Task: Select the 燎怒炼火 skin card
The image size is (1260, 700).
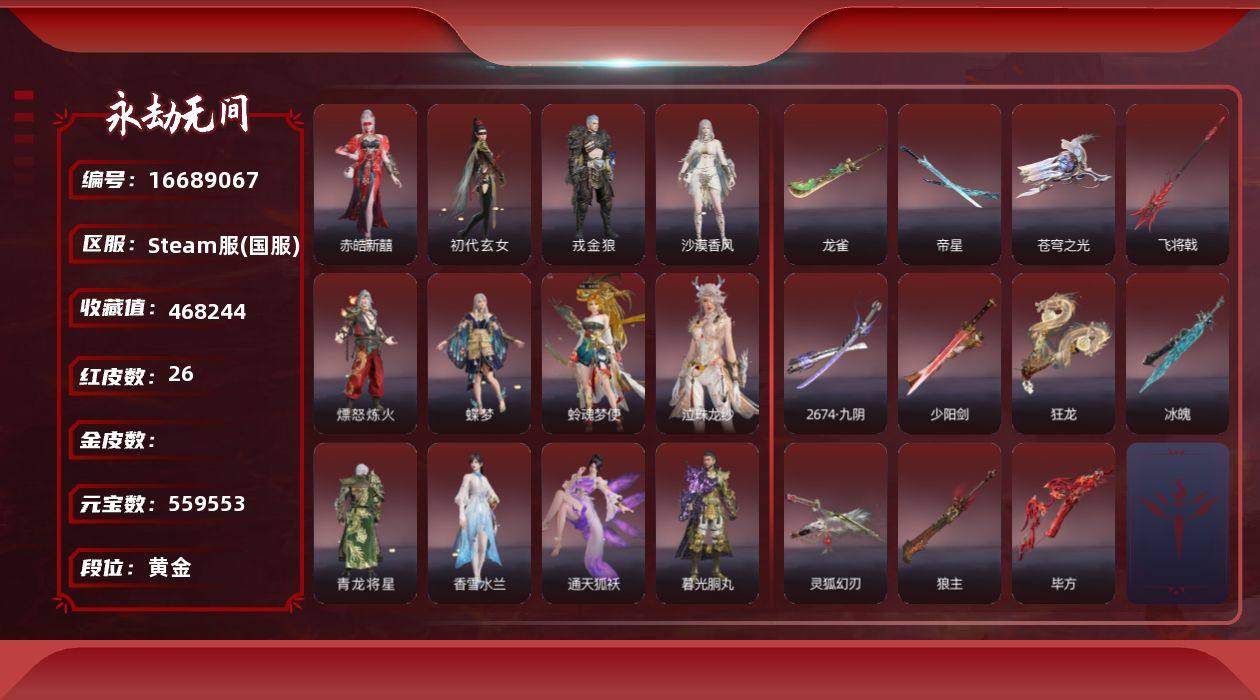Action: pos(365,353)
